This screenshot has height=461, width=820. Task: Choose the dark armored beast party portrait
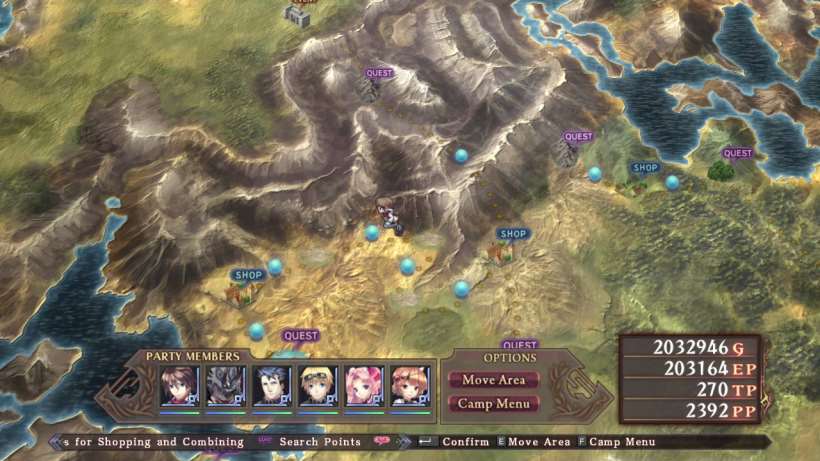pos(226,386)
